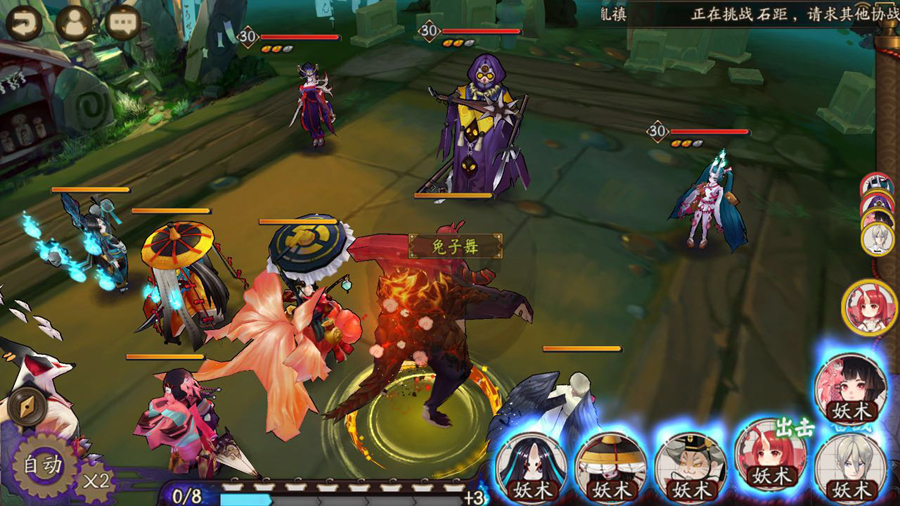Cast 妖术 of the black-capped judge shikigami

coord(690,467)
